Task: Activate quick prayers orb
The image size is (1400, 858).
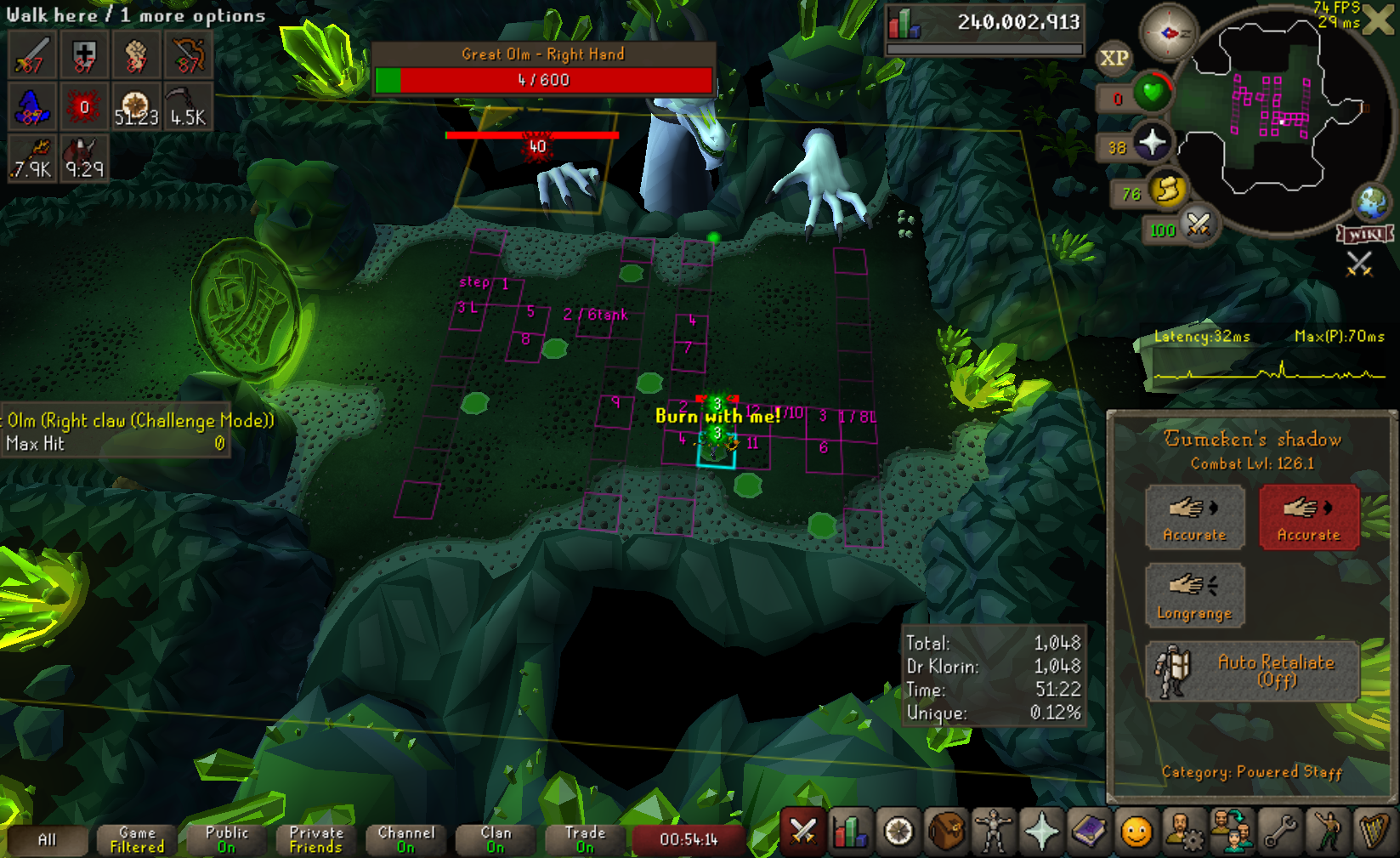Action: coord(1152,142)
